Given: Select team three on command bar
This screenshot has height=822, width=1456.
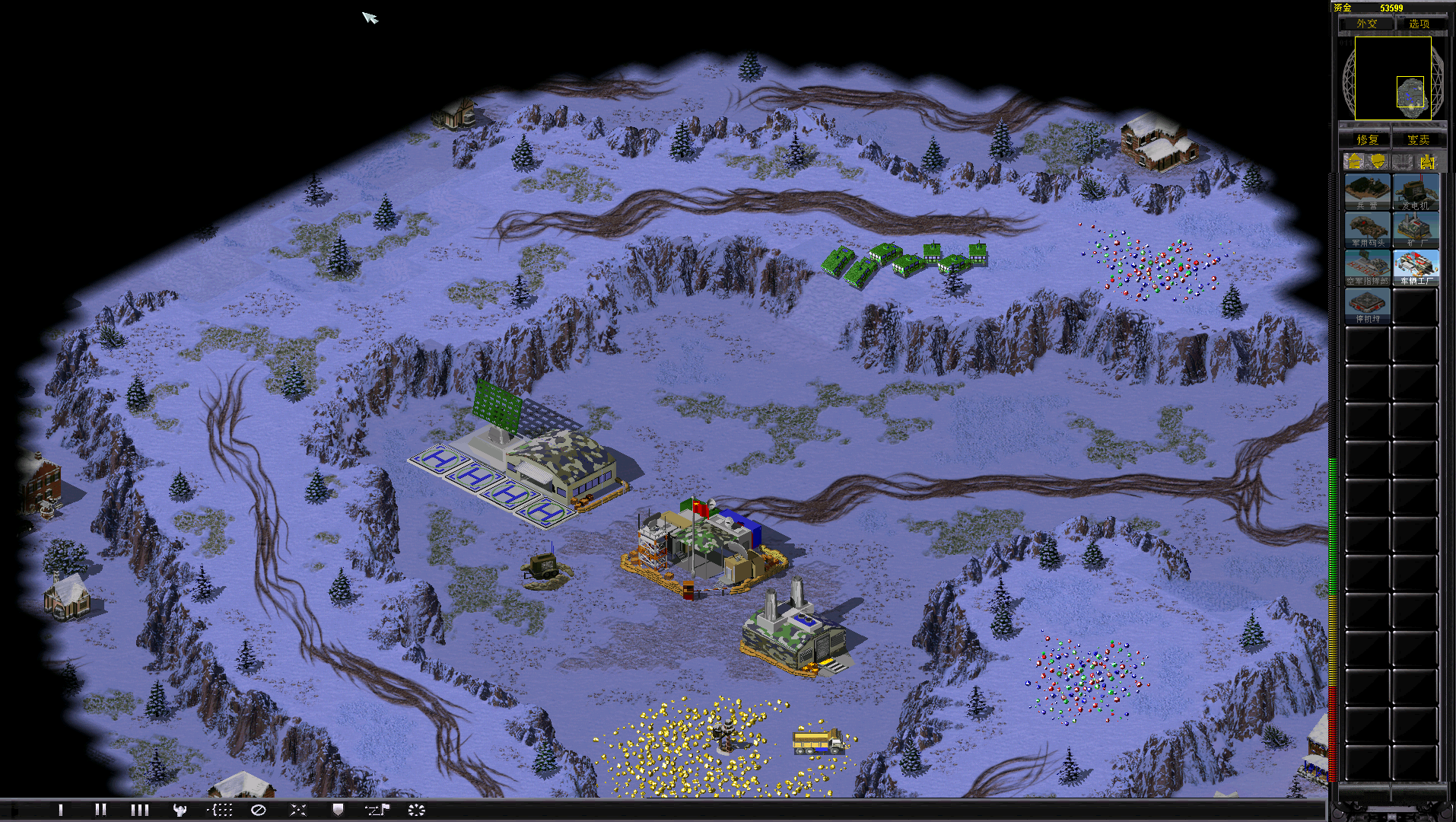Looking at the screenshot, I should (140, 810).
